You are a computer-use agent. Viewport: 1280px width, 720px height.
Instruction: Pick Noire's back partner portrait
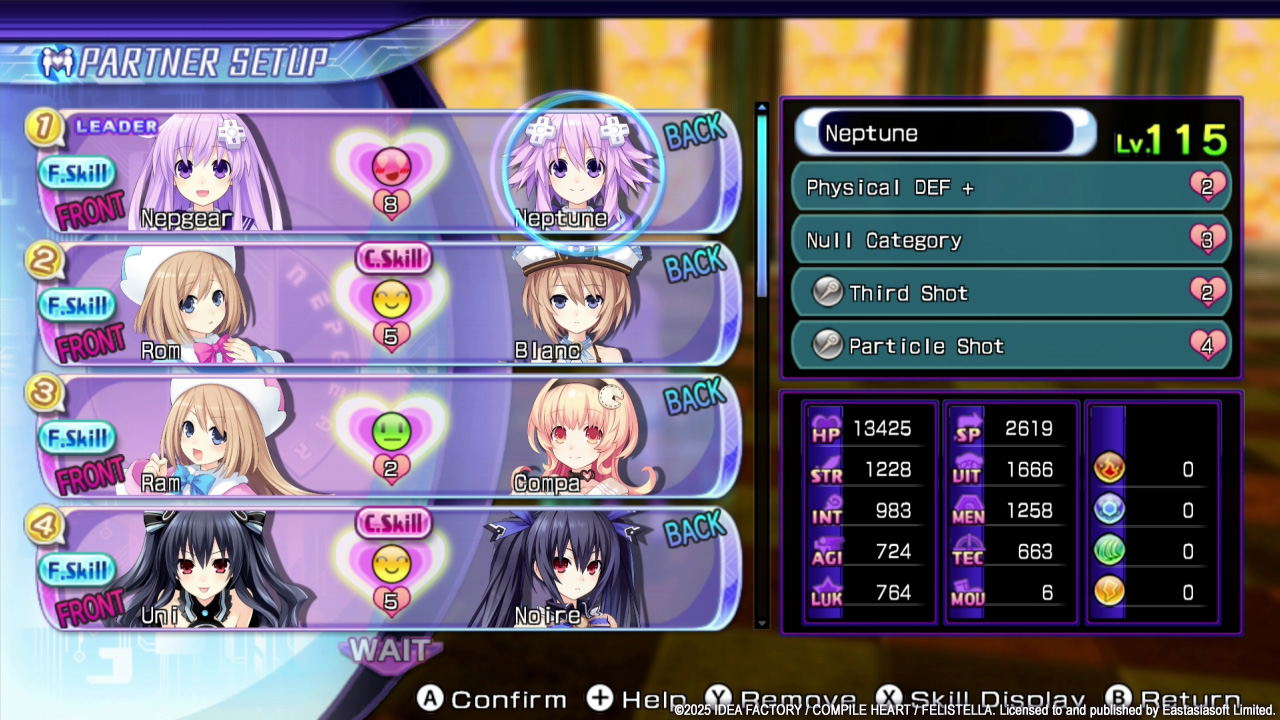coord(558,568)
